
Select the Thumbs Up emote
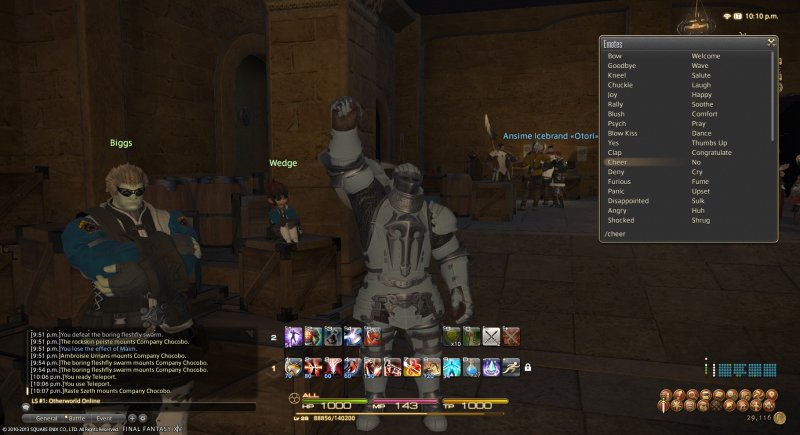point(709,143)
